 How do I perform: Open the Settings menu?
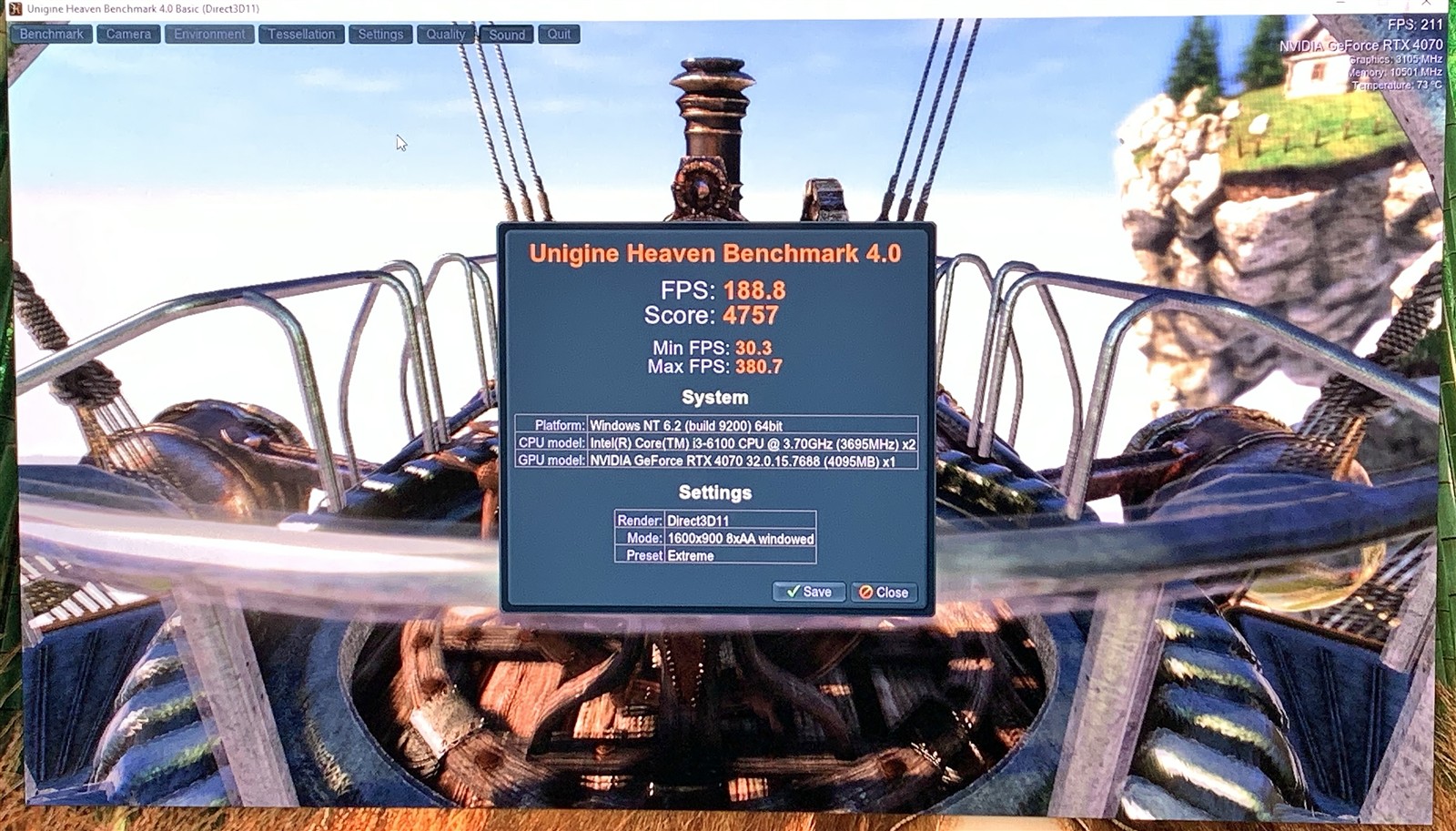point(380,35)
